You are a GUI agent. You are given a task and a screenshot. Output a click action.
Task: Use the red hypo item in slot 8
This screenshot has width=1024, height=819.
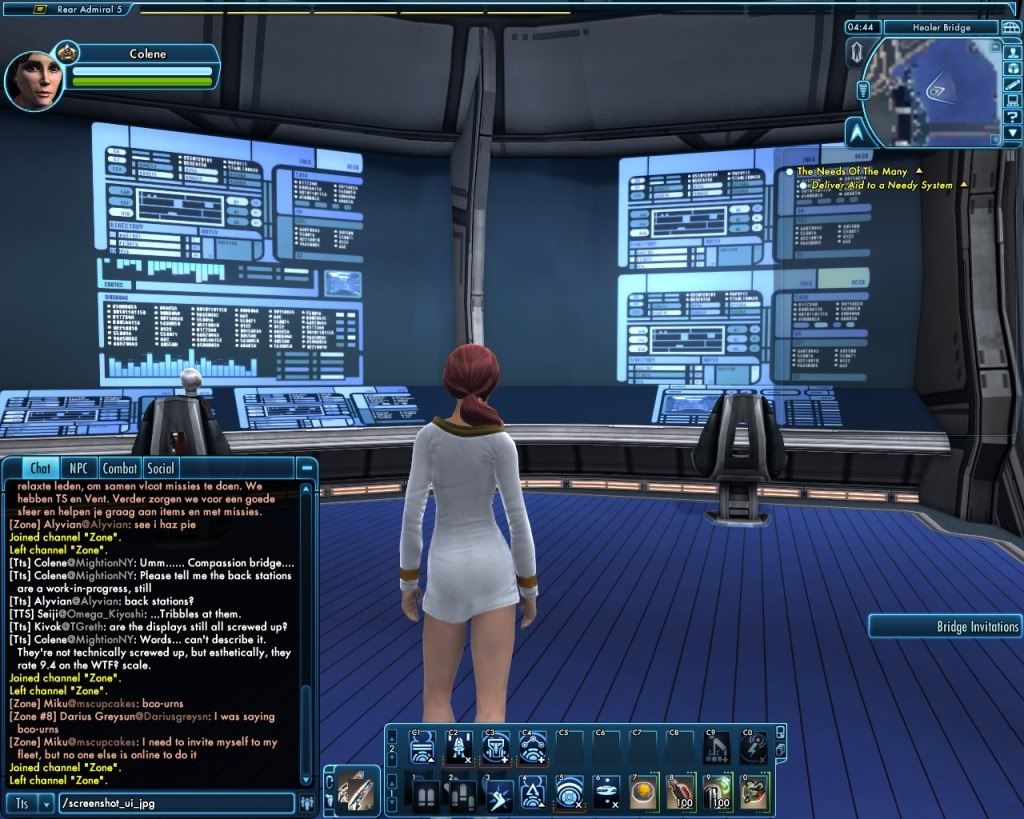(x=681, y=794)
